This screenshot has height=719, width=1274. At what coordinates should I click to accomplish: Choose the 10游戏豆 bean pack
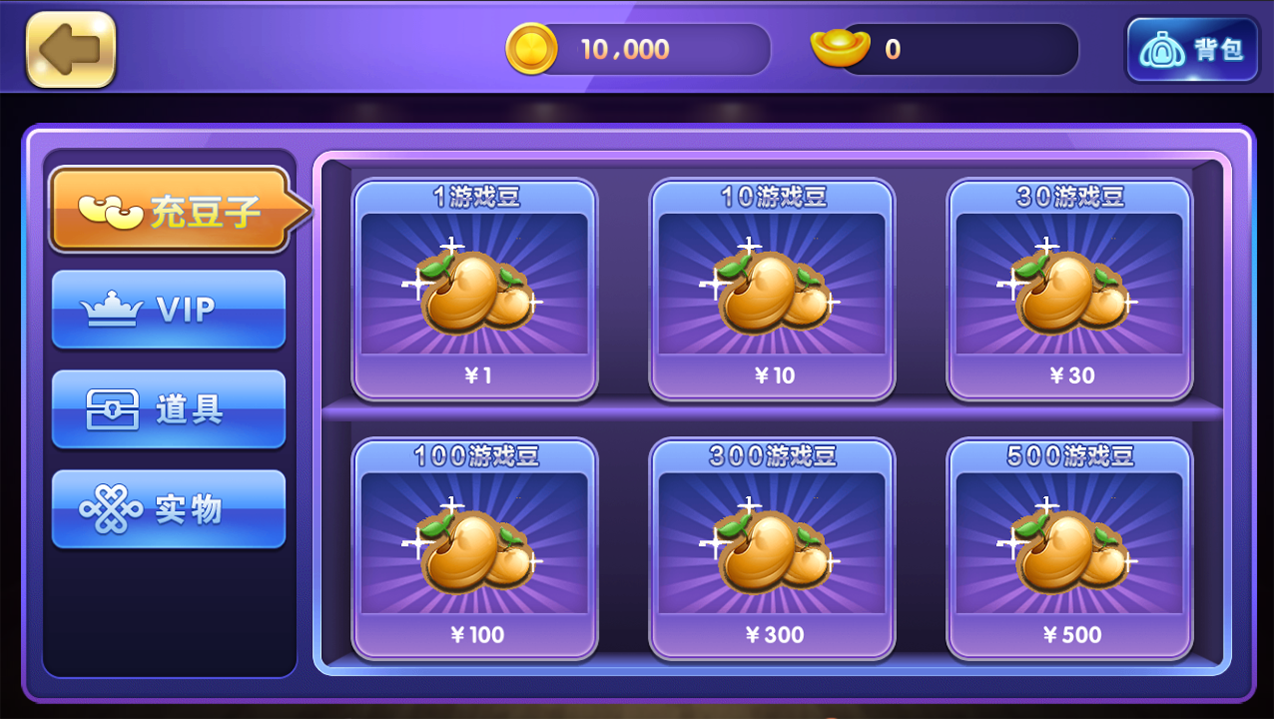tap(773, 289)
